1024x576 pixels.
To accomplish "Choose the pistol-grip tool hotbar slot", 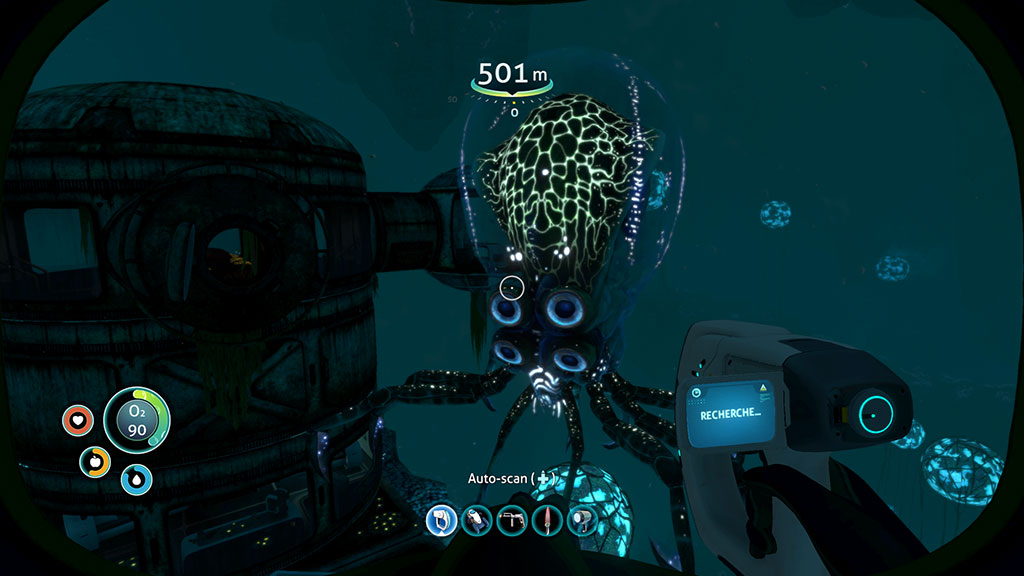I will pos(511,520).
